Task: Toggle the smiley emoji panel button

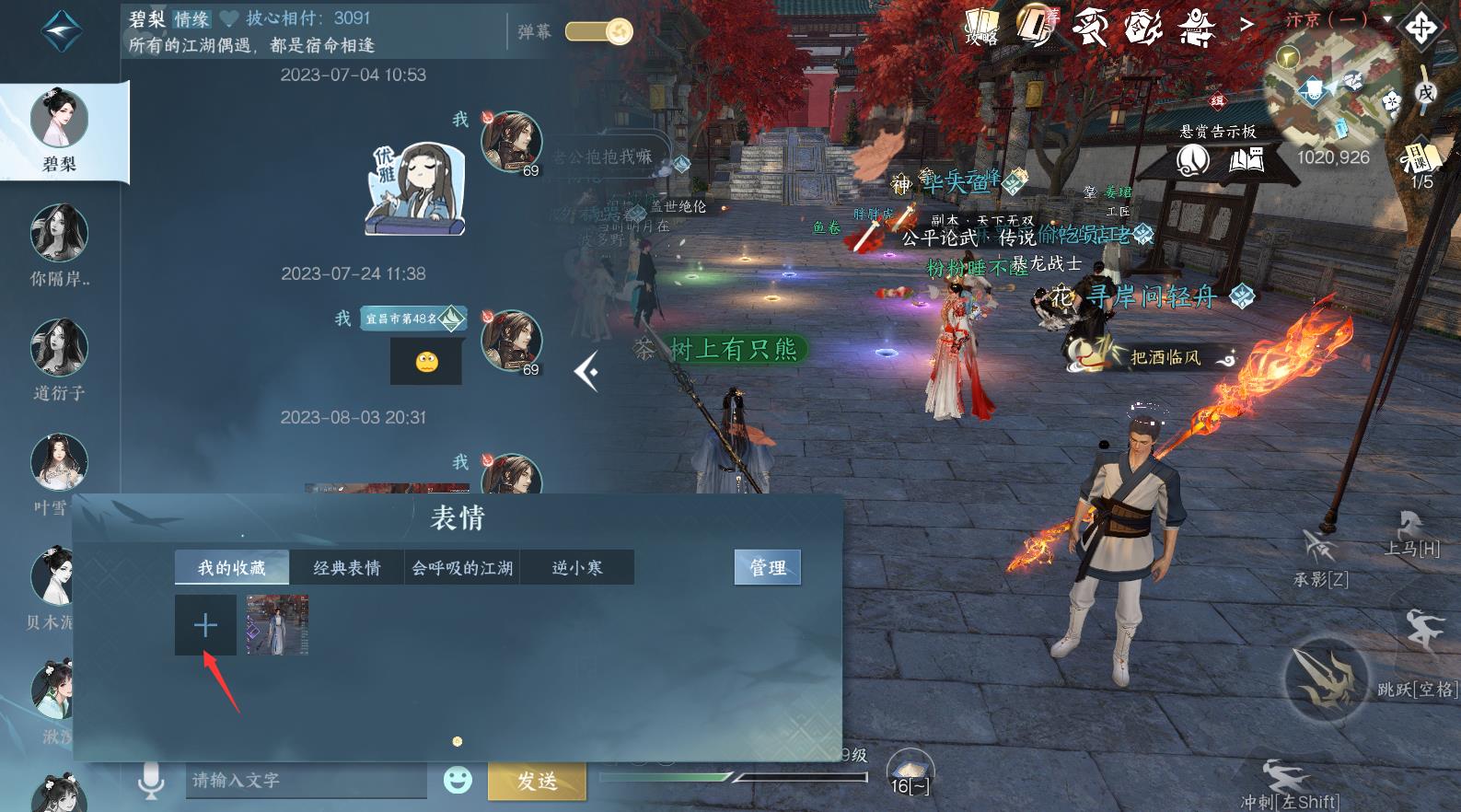Action: coord(458,781)
